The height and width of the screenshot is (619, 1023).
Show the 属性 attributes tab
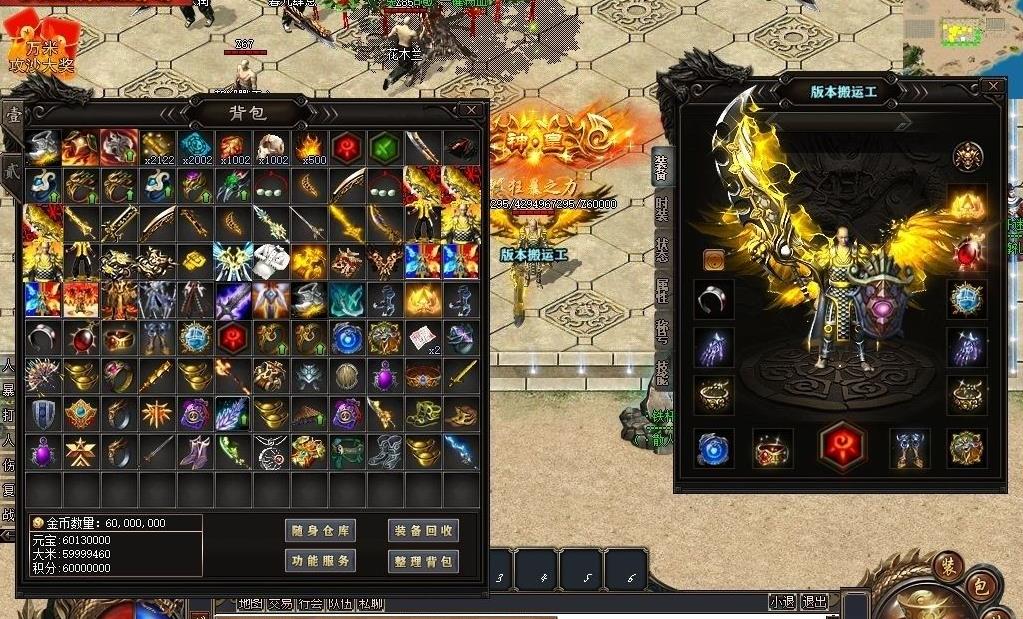pyautogui.click(x=662, y=291)
